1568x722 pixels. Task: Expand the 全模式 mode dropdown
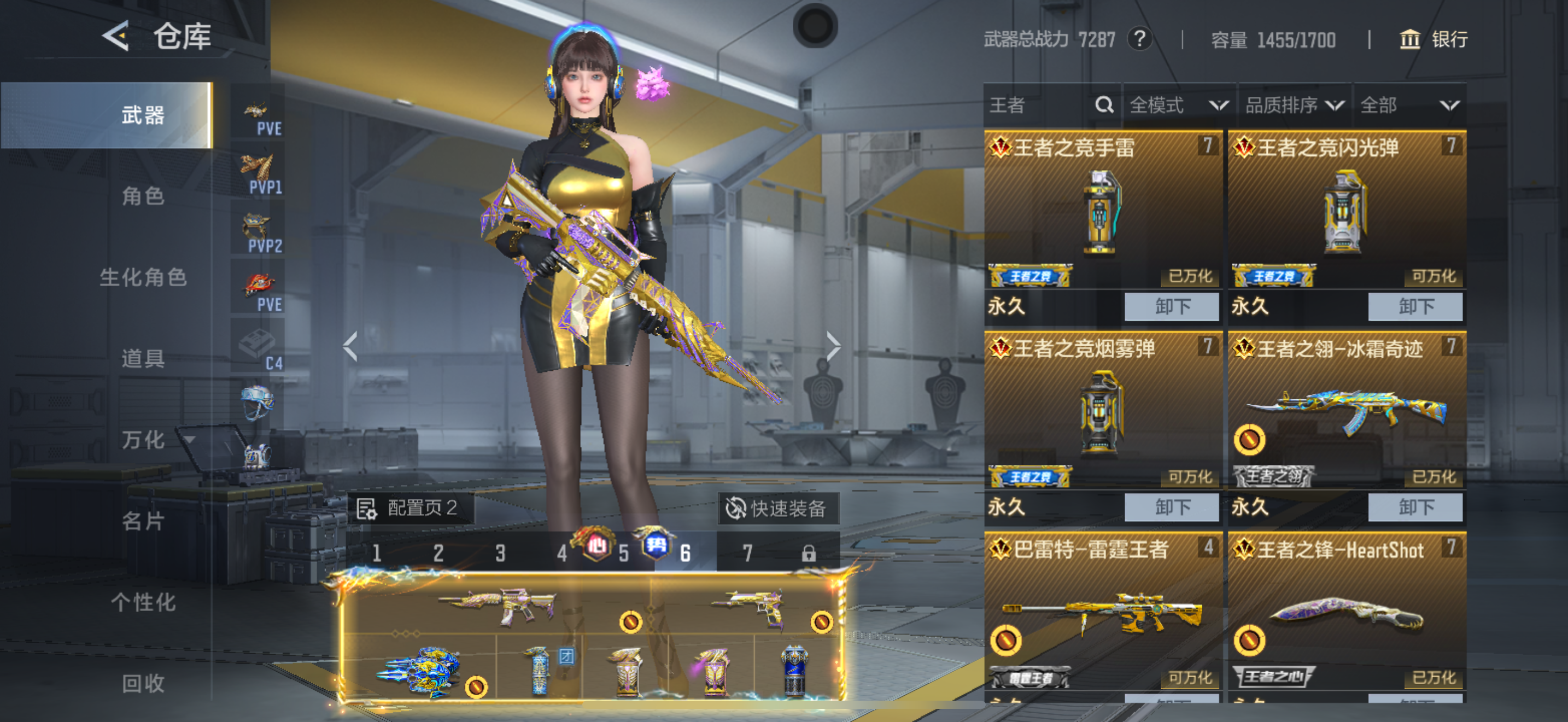(1178, 106)
